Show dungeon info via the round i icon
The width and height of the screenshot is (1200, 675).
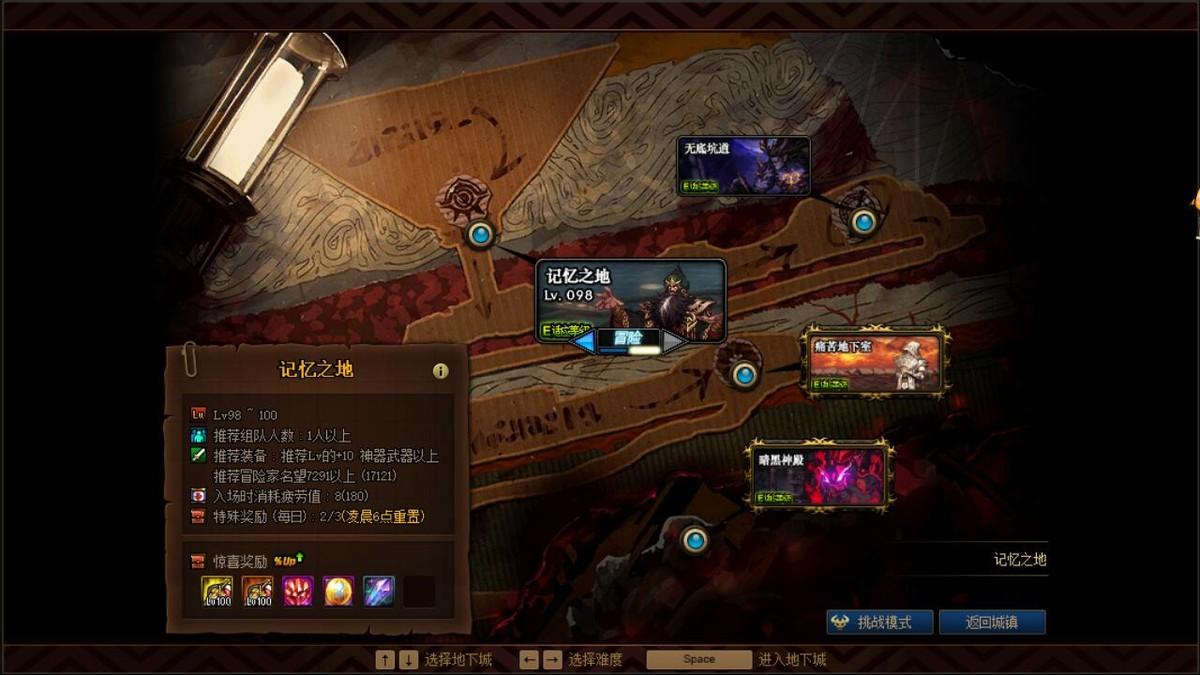pos(440,371)
